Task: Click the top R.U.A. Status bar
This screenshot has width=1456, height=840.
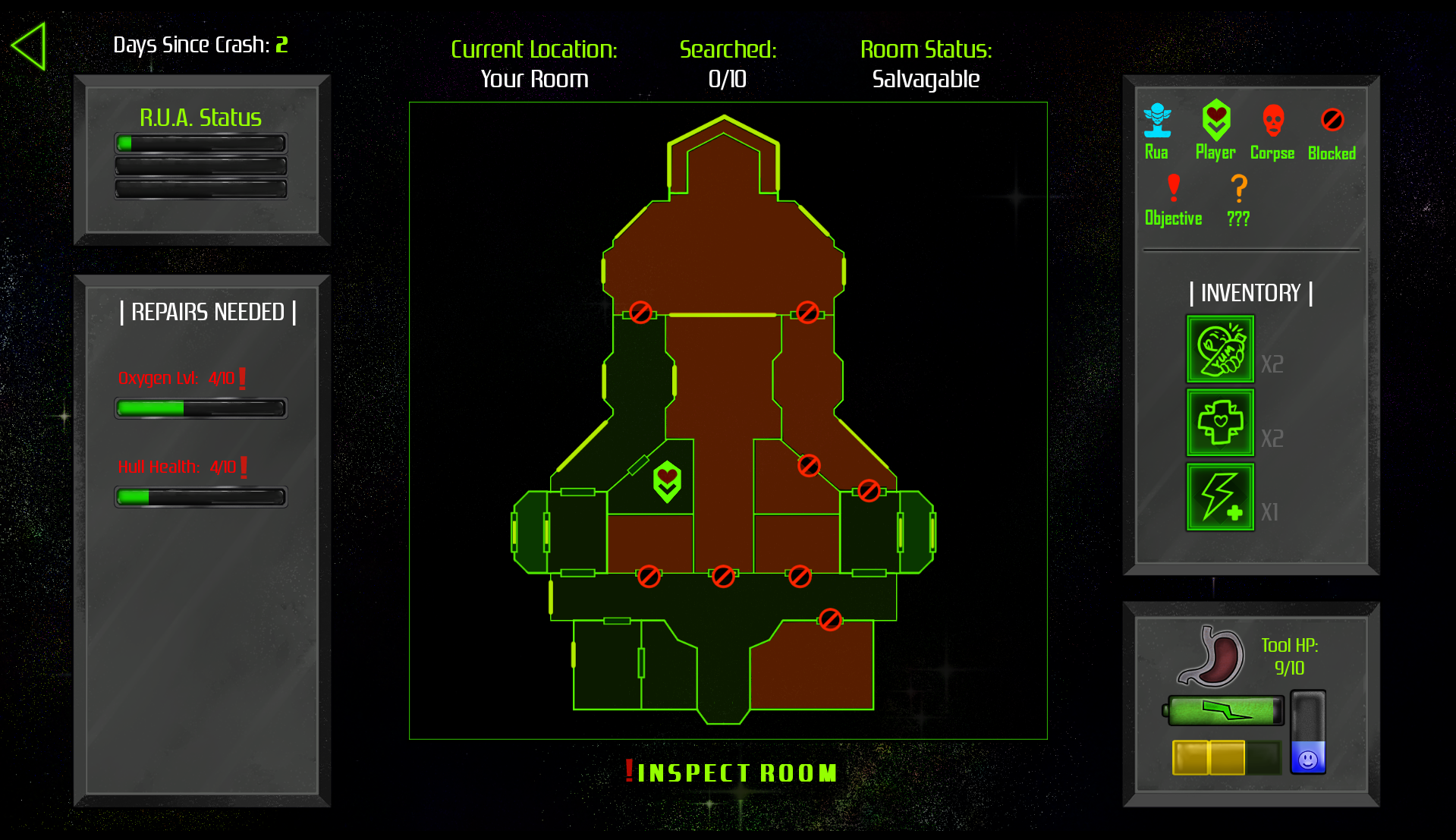Action: pyautogui.click(x=200, y=143)
